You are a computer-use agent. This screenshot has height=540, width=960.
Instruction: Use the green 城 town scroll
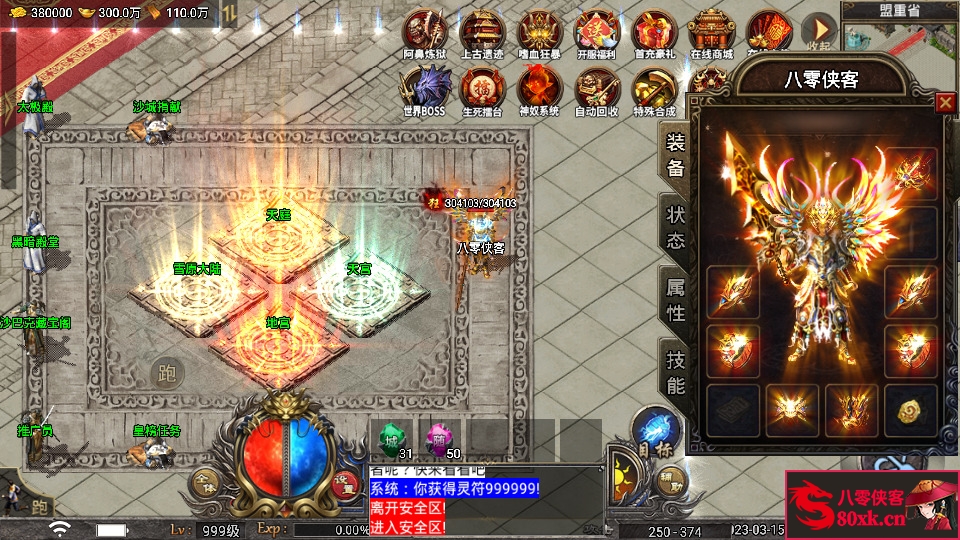392,439
